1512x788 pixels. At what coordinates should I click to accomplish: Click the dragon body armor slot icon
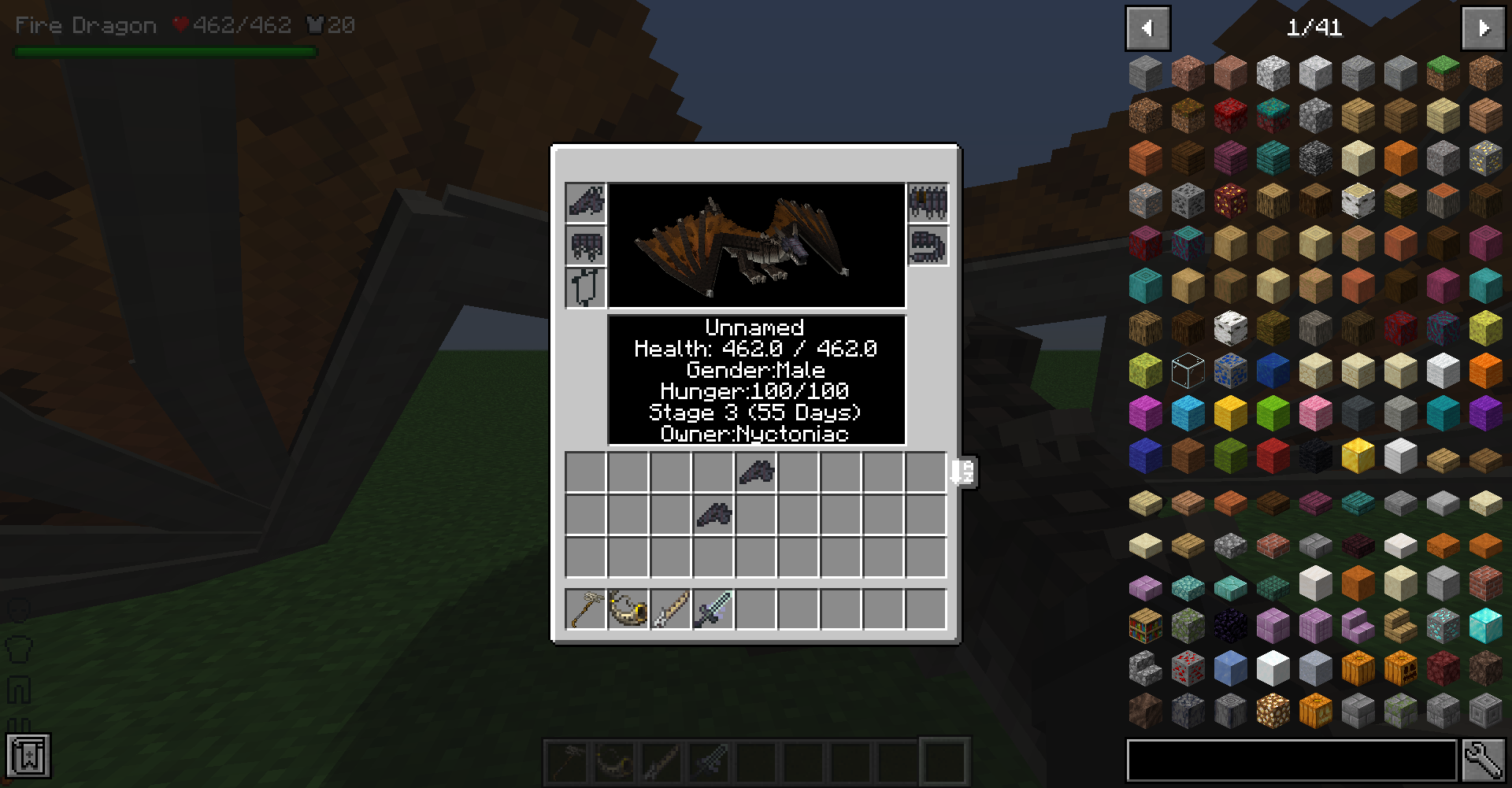pos(585,246)
